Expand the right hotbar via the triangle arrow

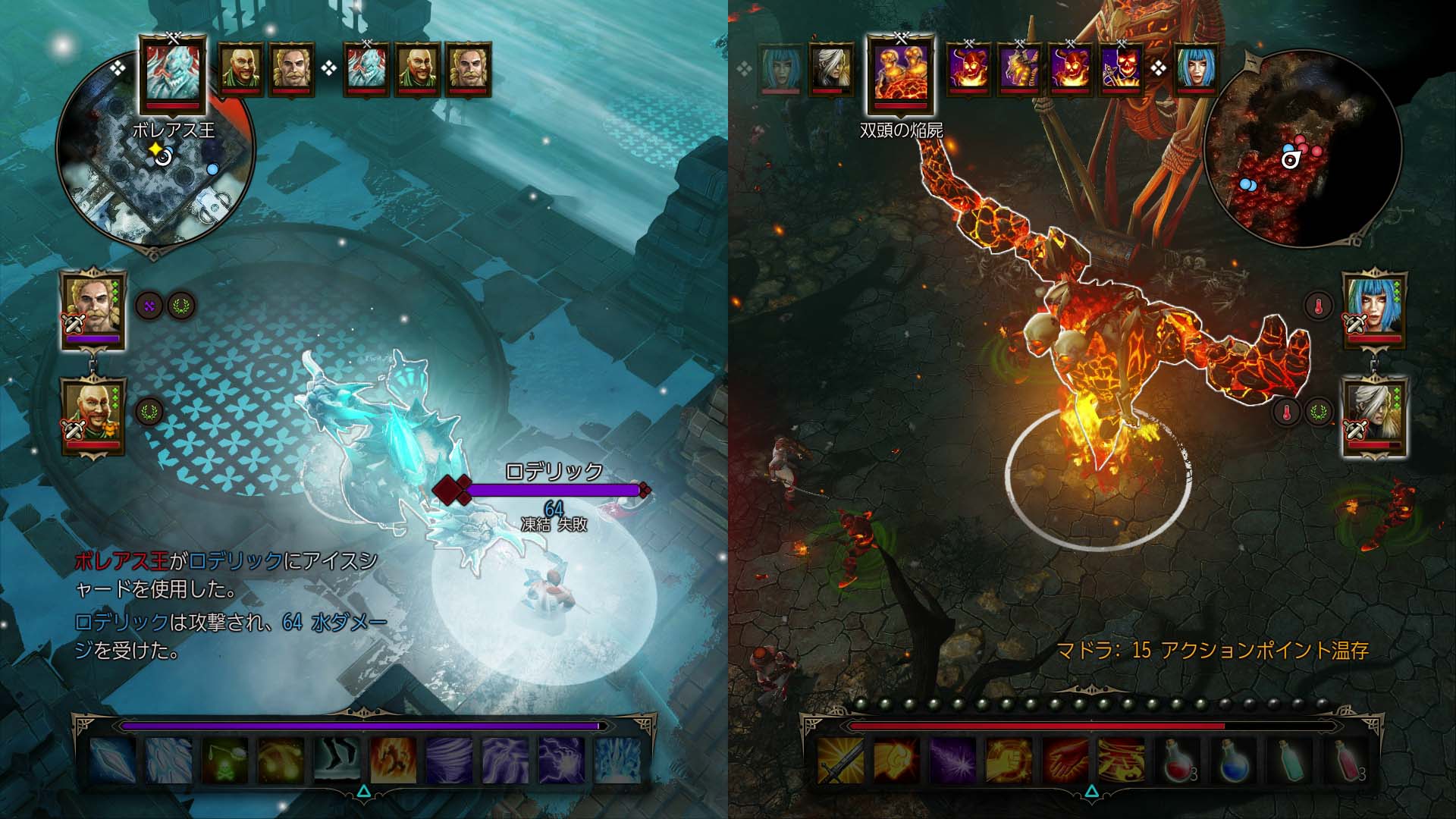[x=1092, y=790]
